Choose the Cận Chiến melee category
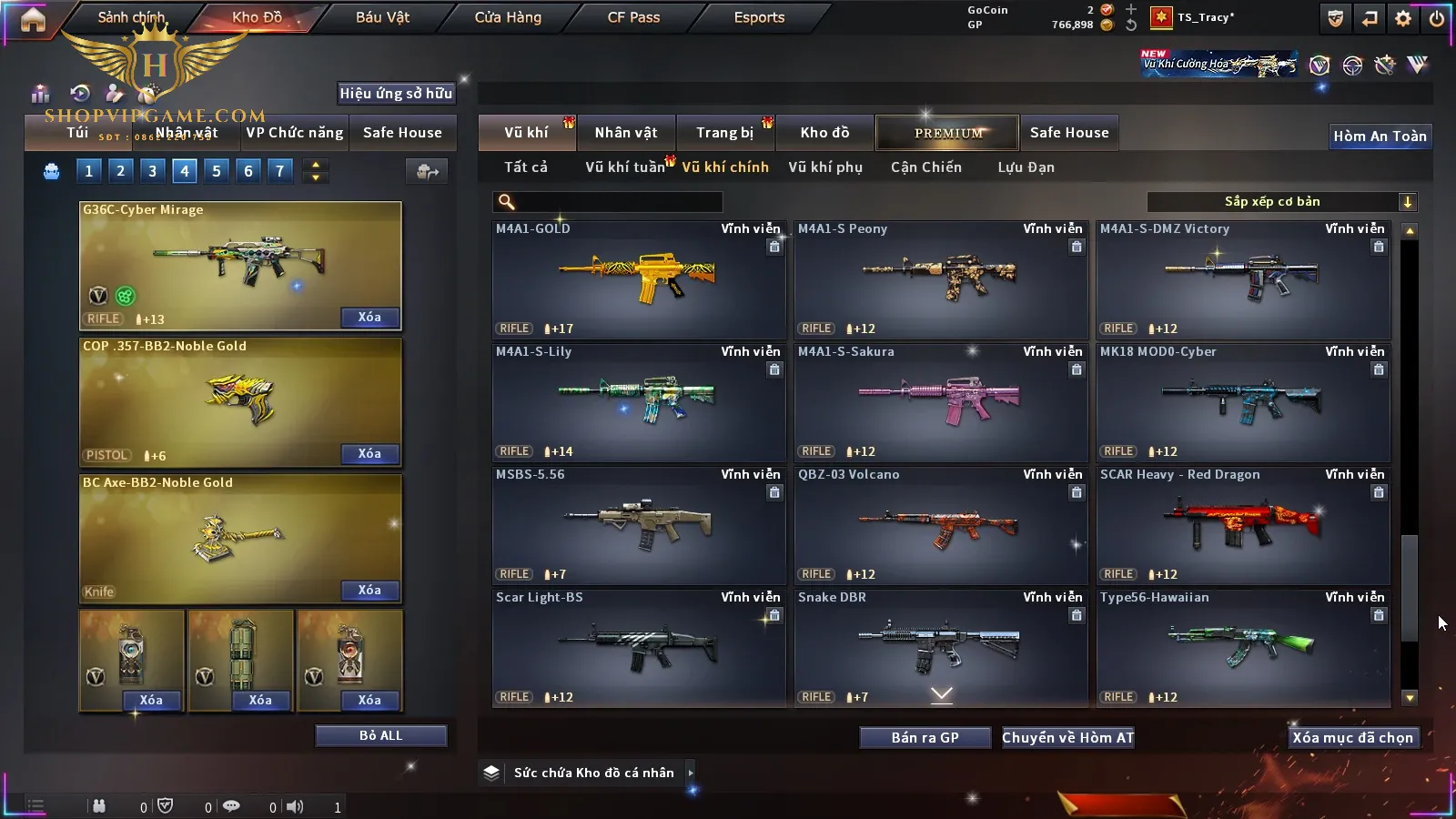 coord(925,167)
